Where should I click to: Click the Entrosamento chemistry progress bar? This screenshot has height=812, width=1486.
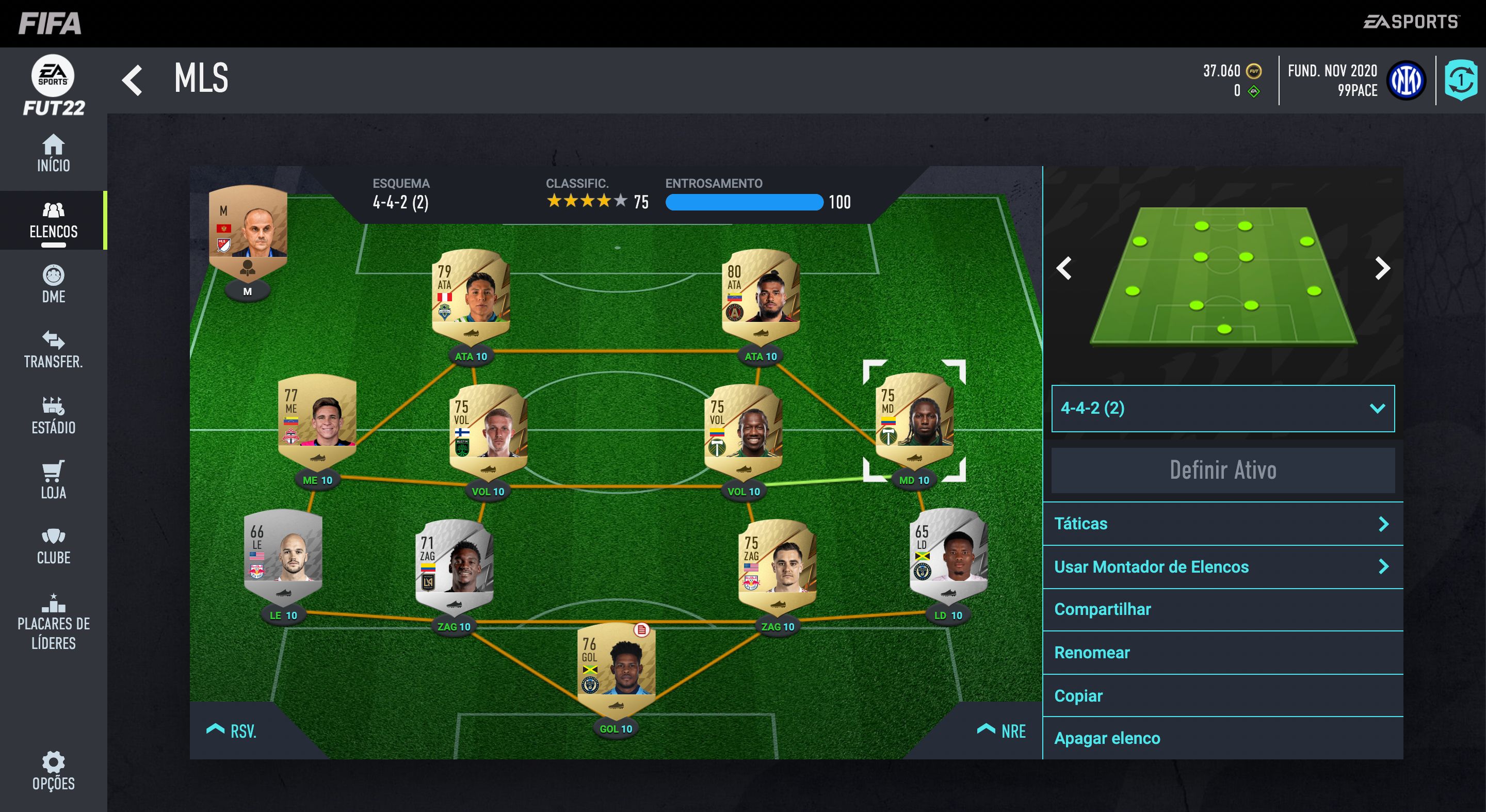pyautogui.click(x=745, y=202)
